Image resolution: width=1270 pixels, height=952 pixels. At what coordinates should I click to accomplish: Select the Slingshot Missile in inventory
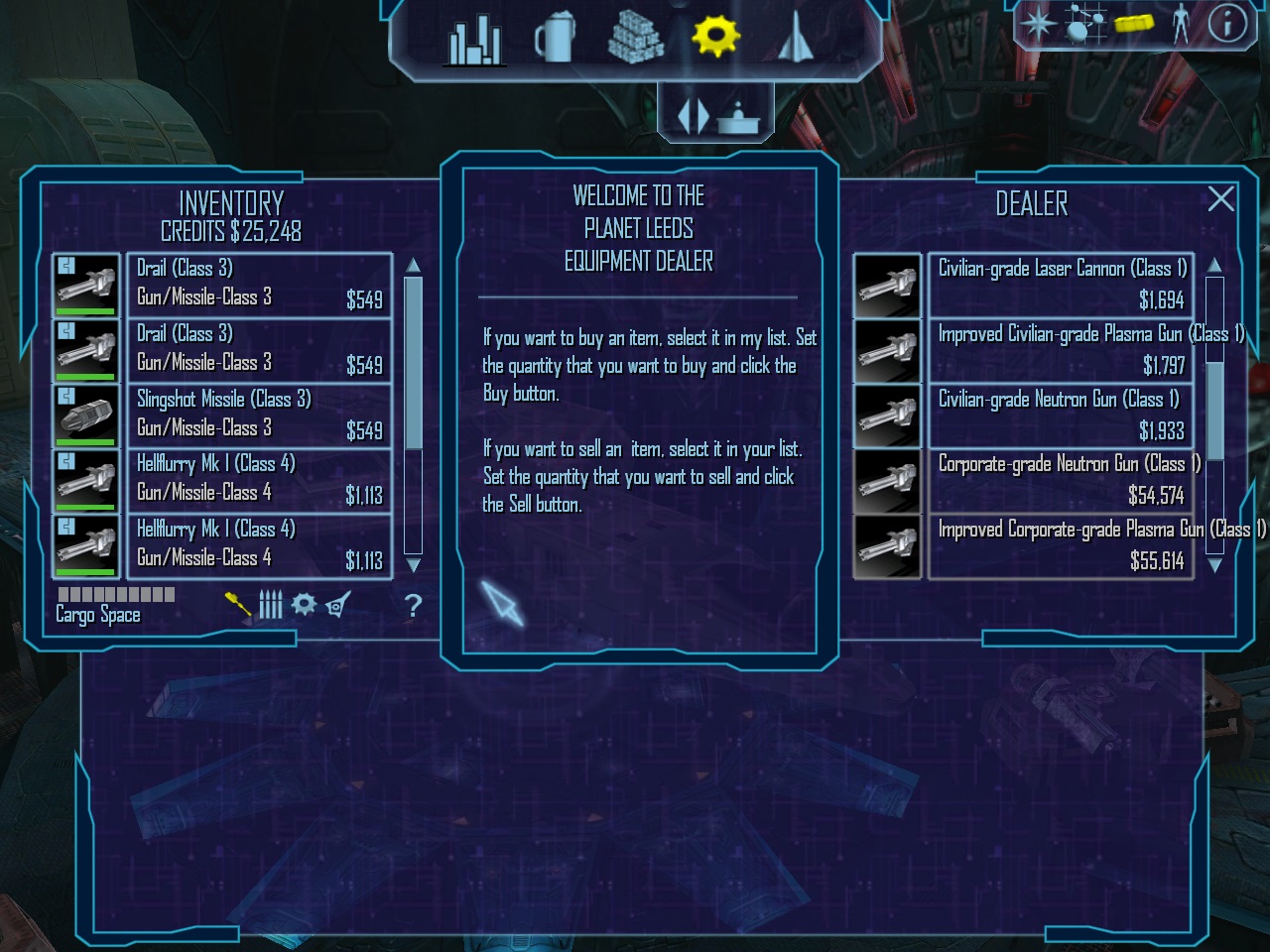[x=258, y=415]
